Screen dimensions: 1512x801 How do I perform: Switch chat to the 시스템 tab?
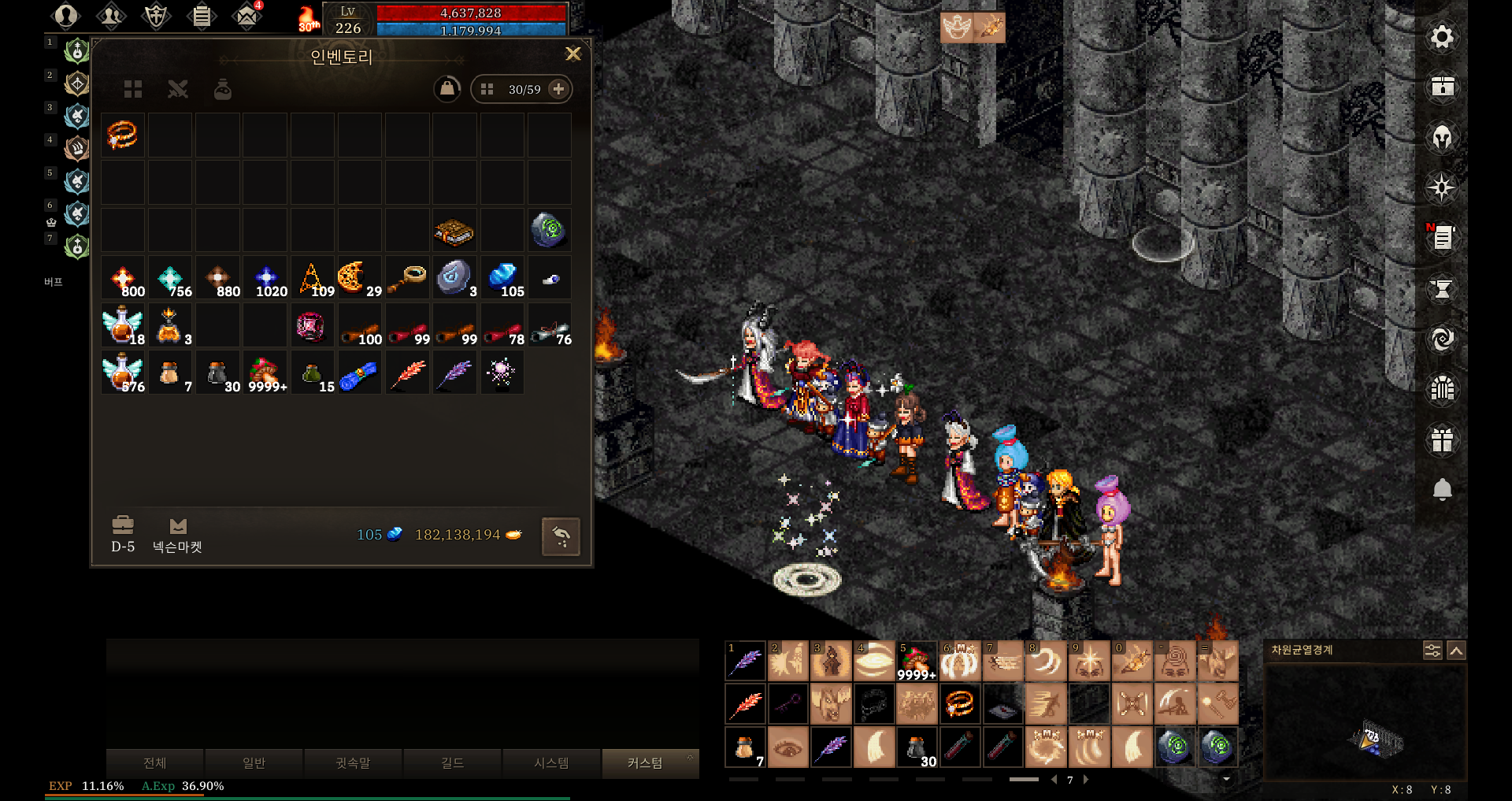point(551,763)
